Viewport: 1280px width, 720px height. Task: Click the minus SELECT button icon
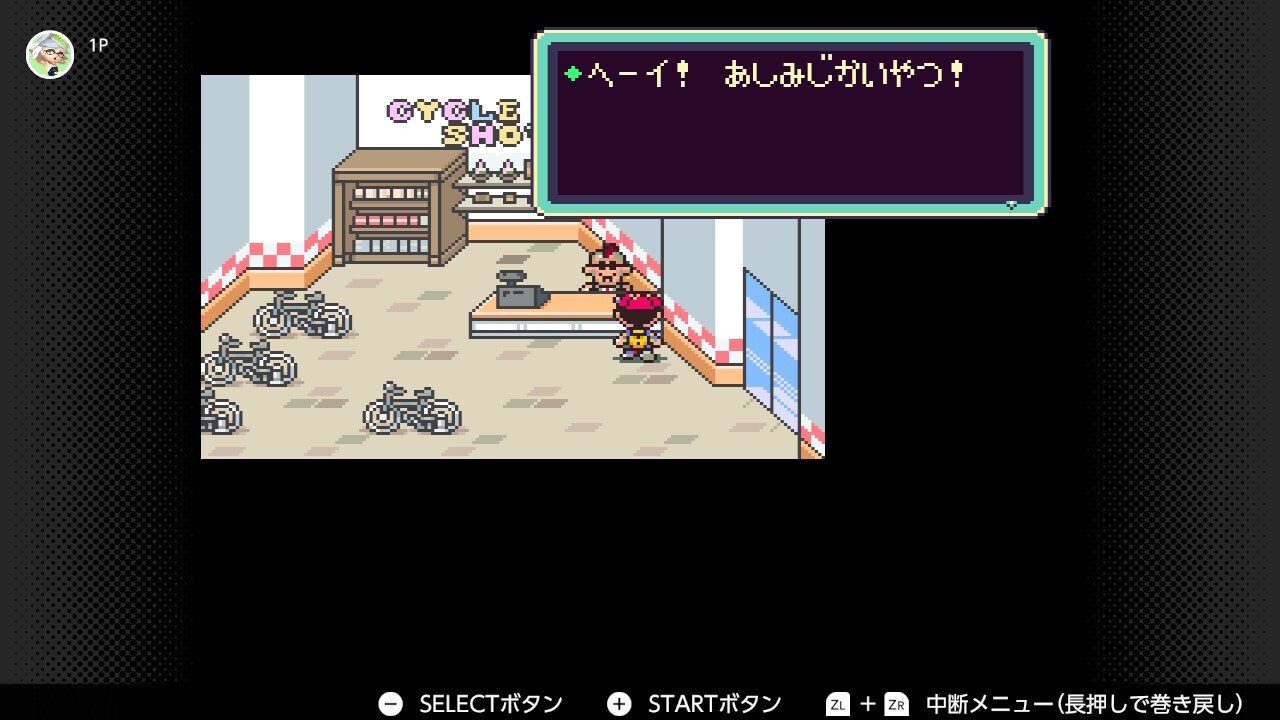pos(391,702)
